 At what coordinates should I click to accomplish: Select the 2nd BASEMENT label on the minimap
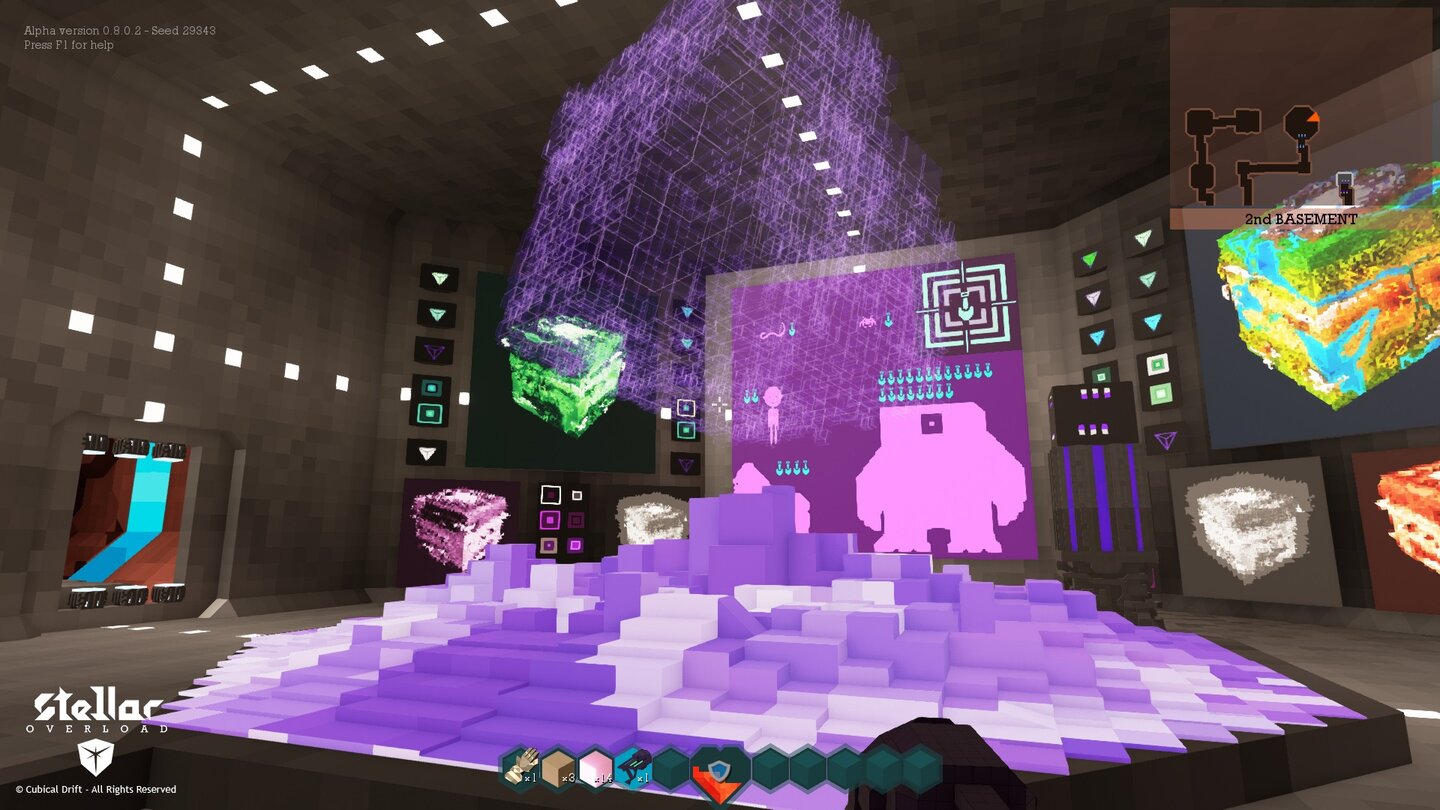pos(1300,216)
